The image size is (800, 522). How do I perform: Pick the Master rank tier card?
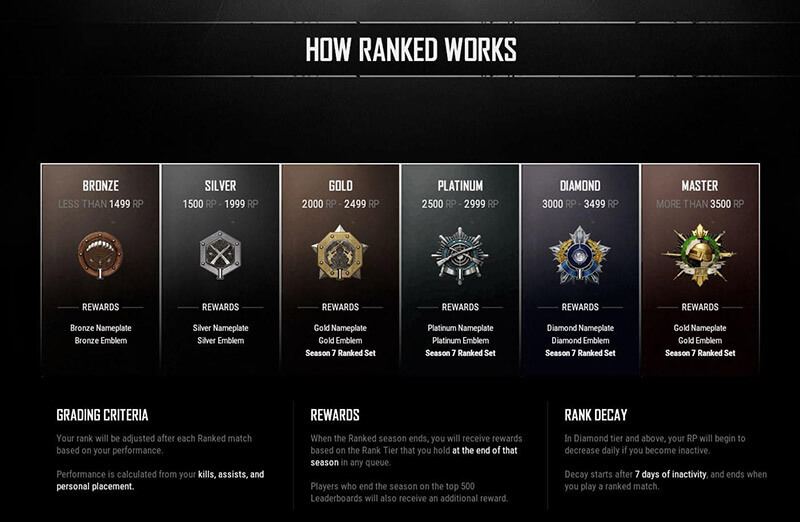[700, 270]
